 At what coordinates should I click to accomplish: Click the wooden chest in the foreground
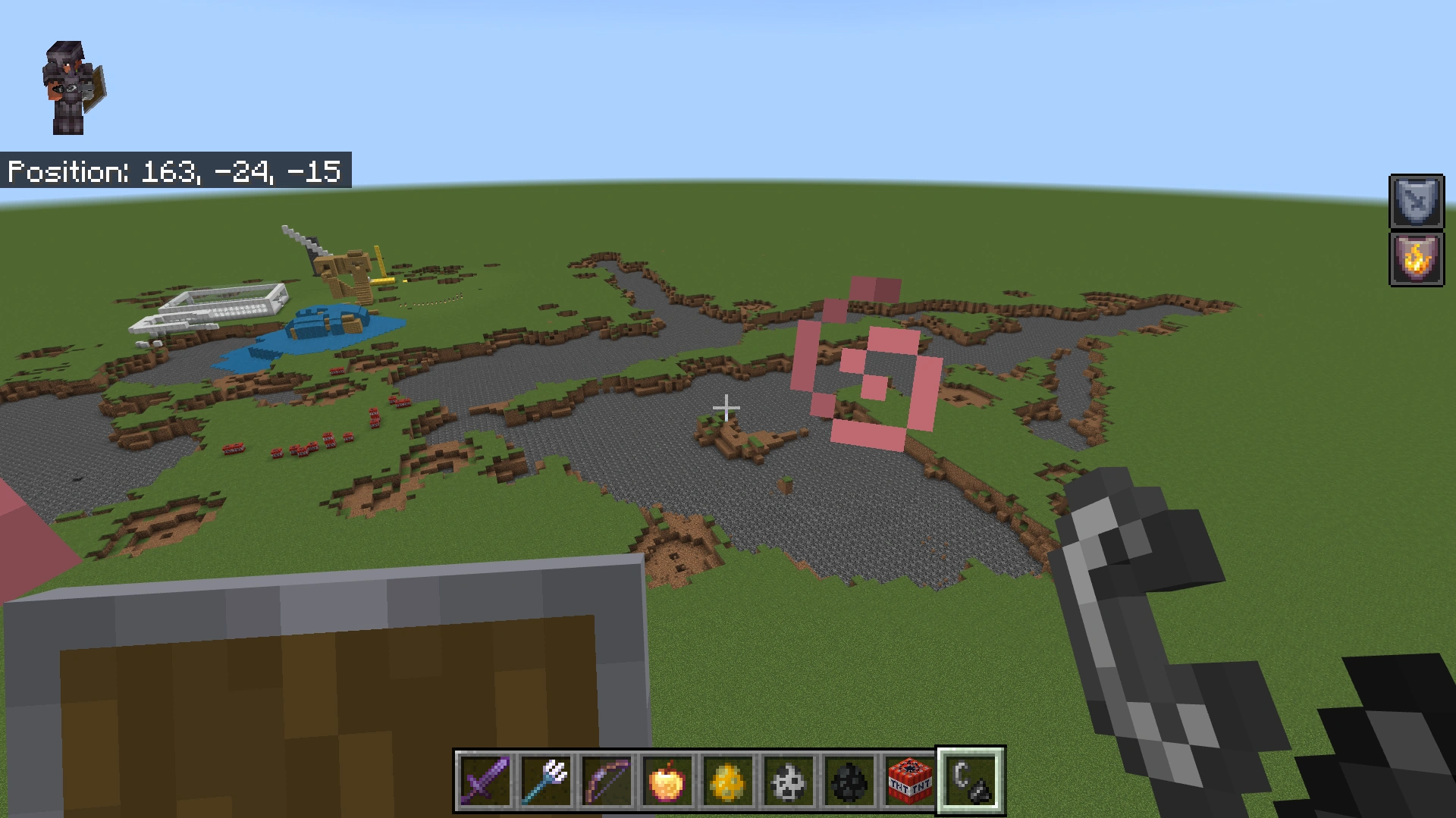(318, 697)
